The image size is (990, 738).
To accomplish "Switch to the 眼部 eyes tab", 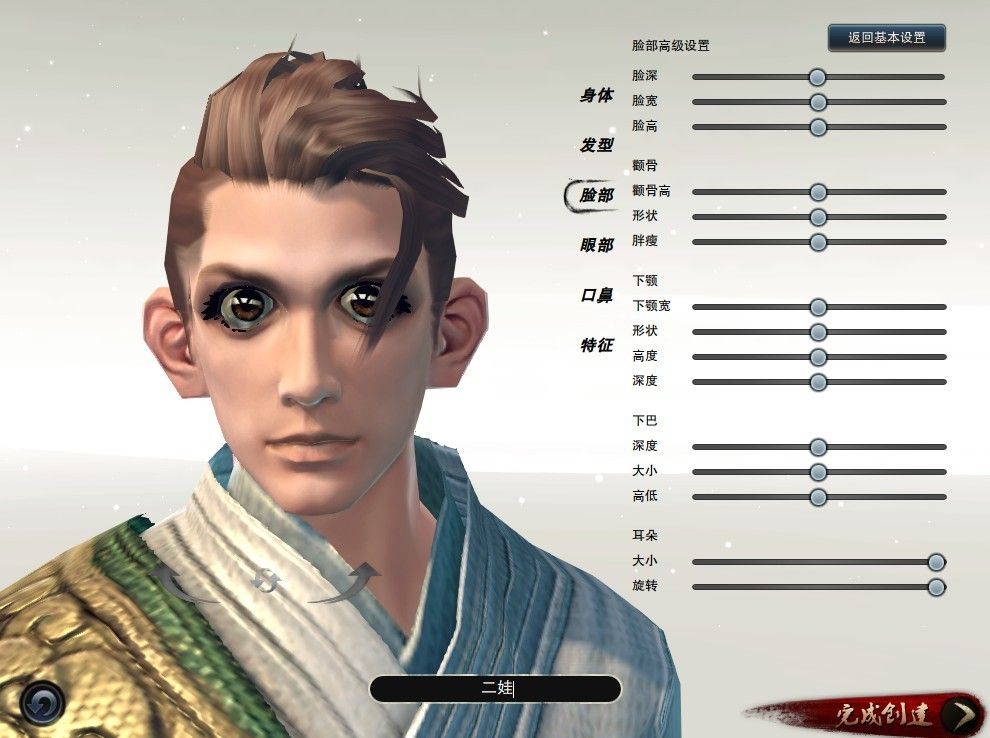I will pos(596,245).
